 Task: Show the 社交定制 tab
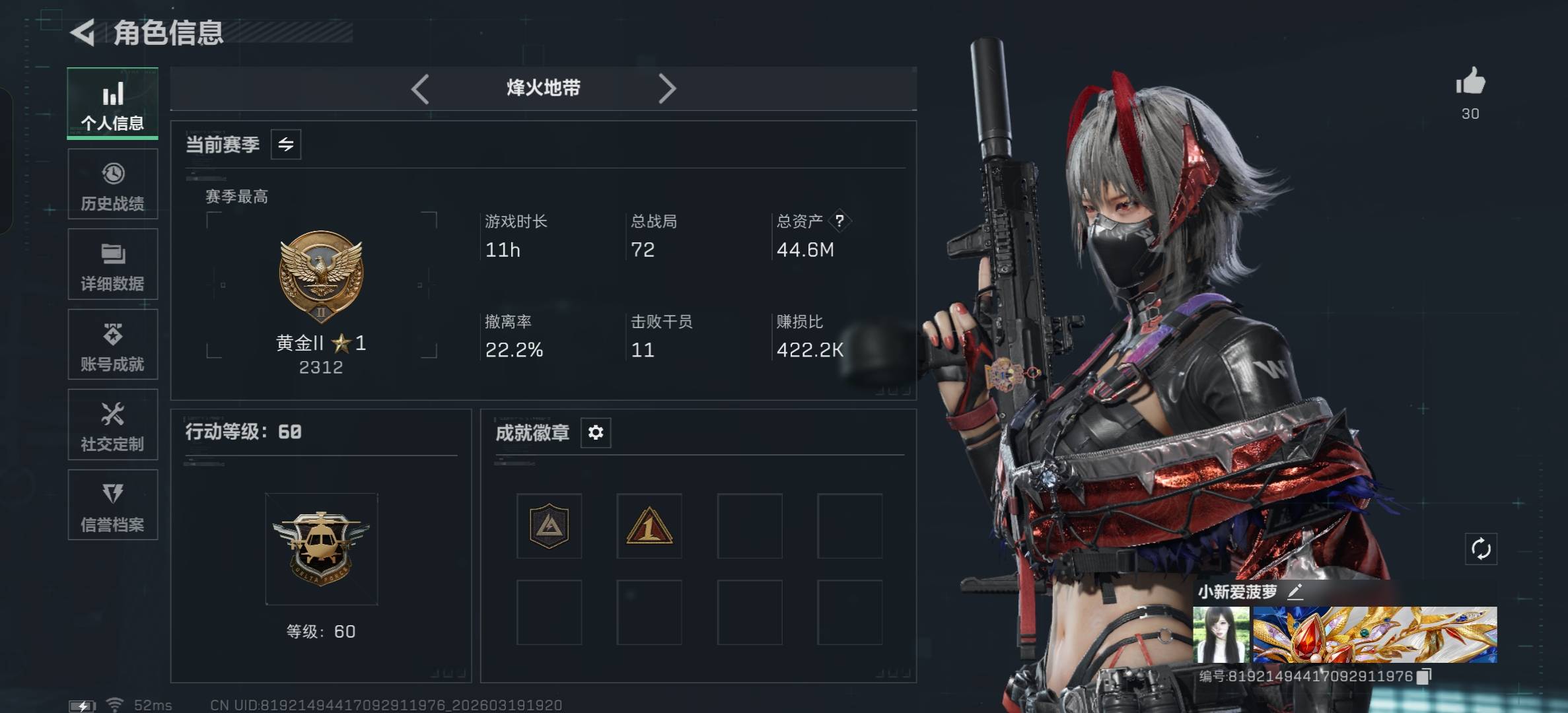coord(112,424)
